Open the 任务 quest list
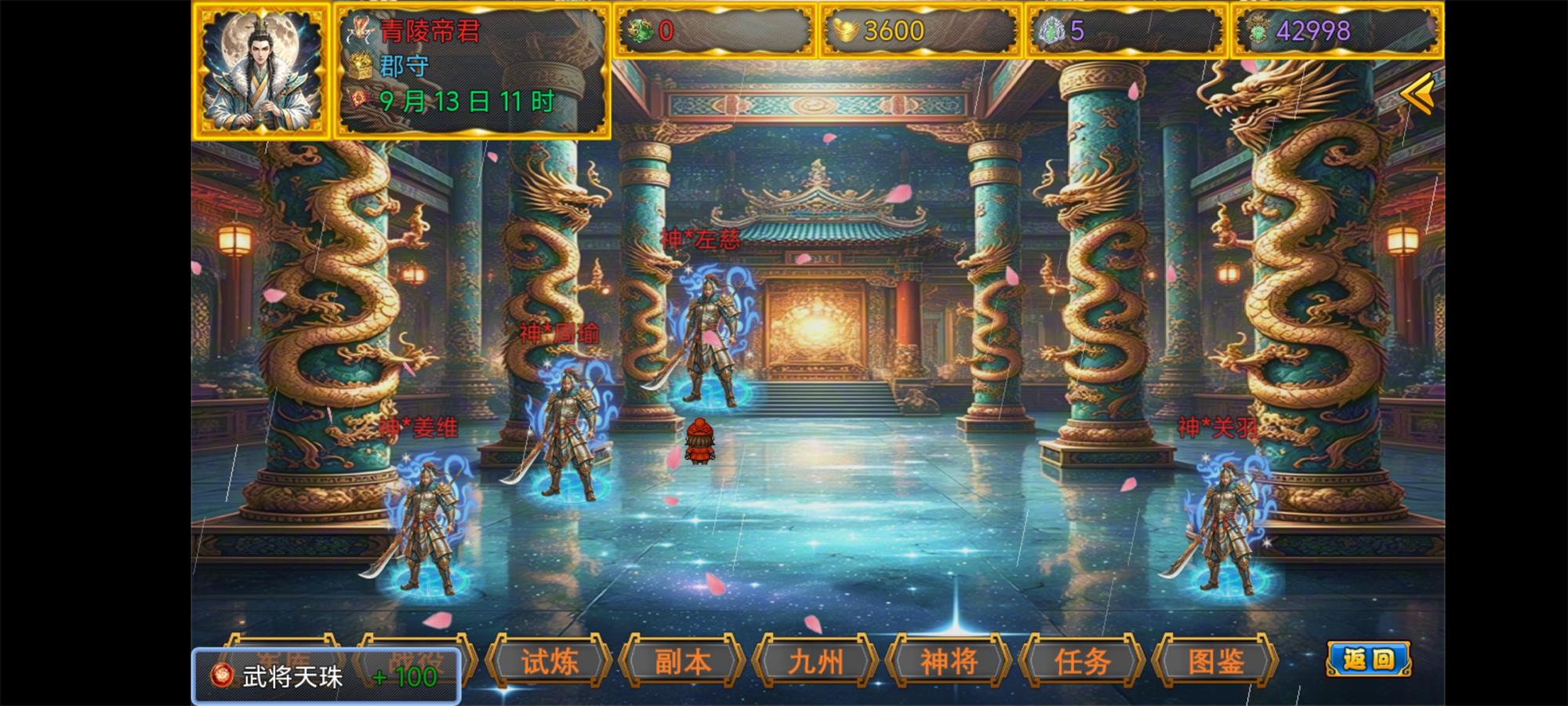This screenshot has width=1568, height=706. point(1082,663)
